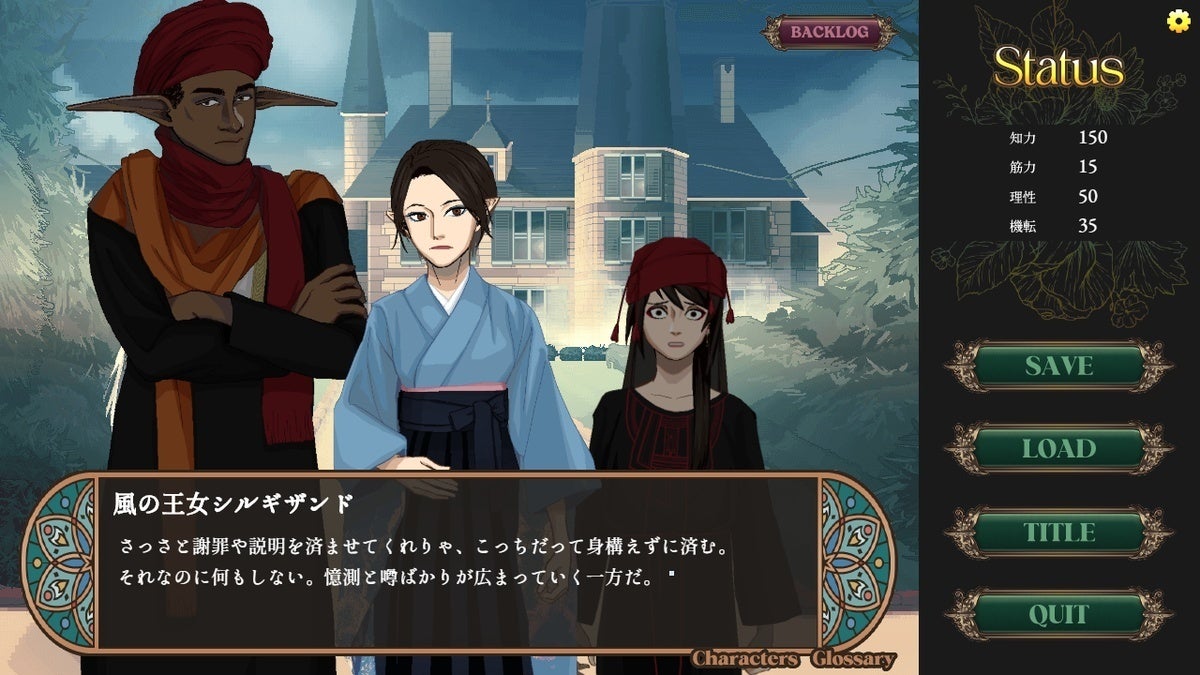This screenshot has width=1200, height=675.
Task: Open the BACKLOG dialogue history
Action: tap(827, 32)
